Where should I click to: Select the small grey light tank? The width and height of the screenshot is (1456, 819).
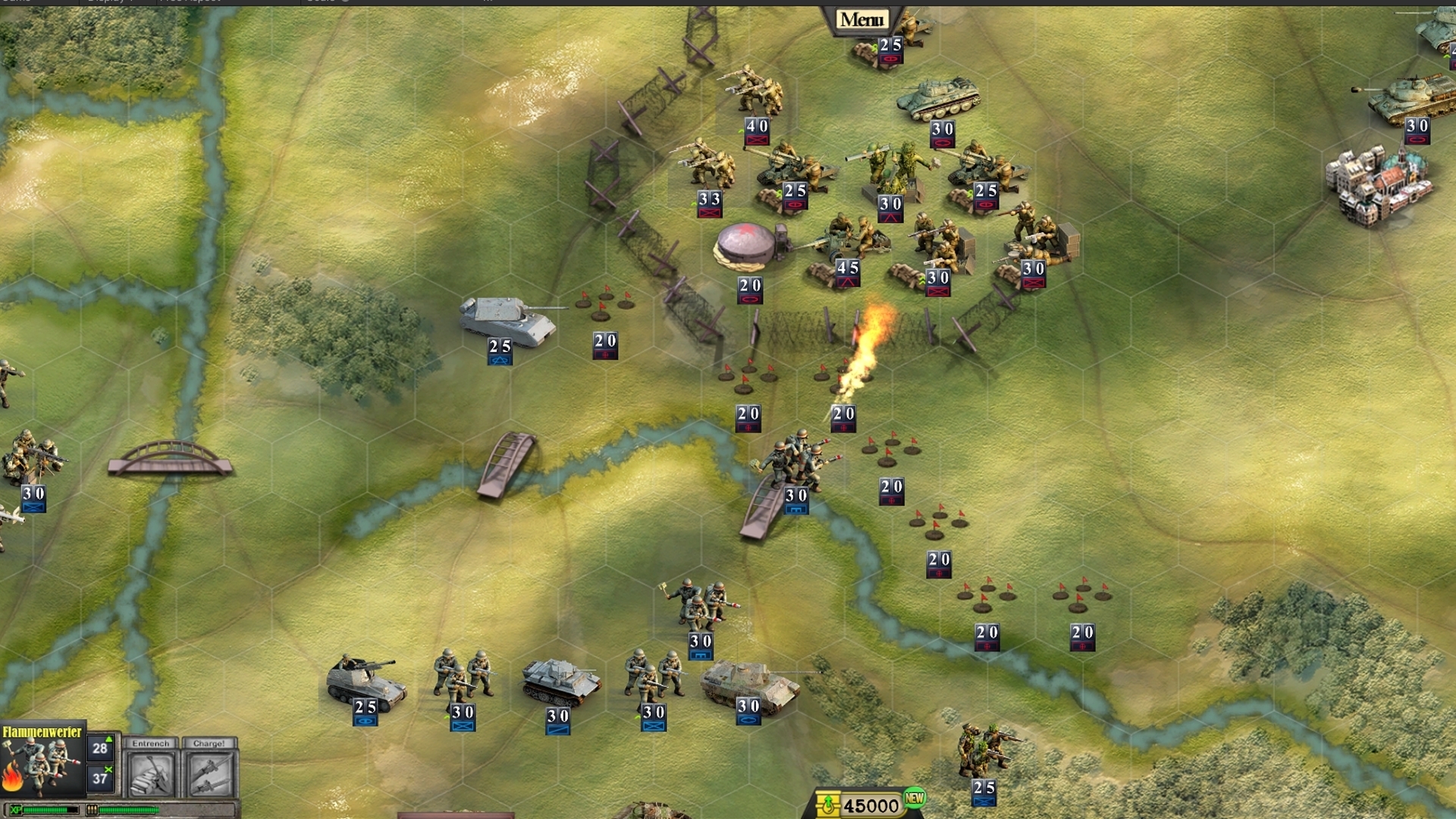pyautogui.click(x=559, y=680)
